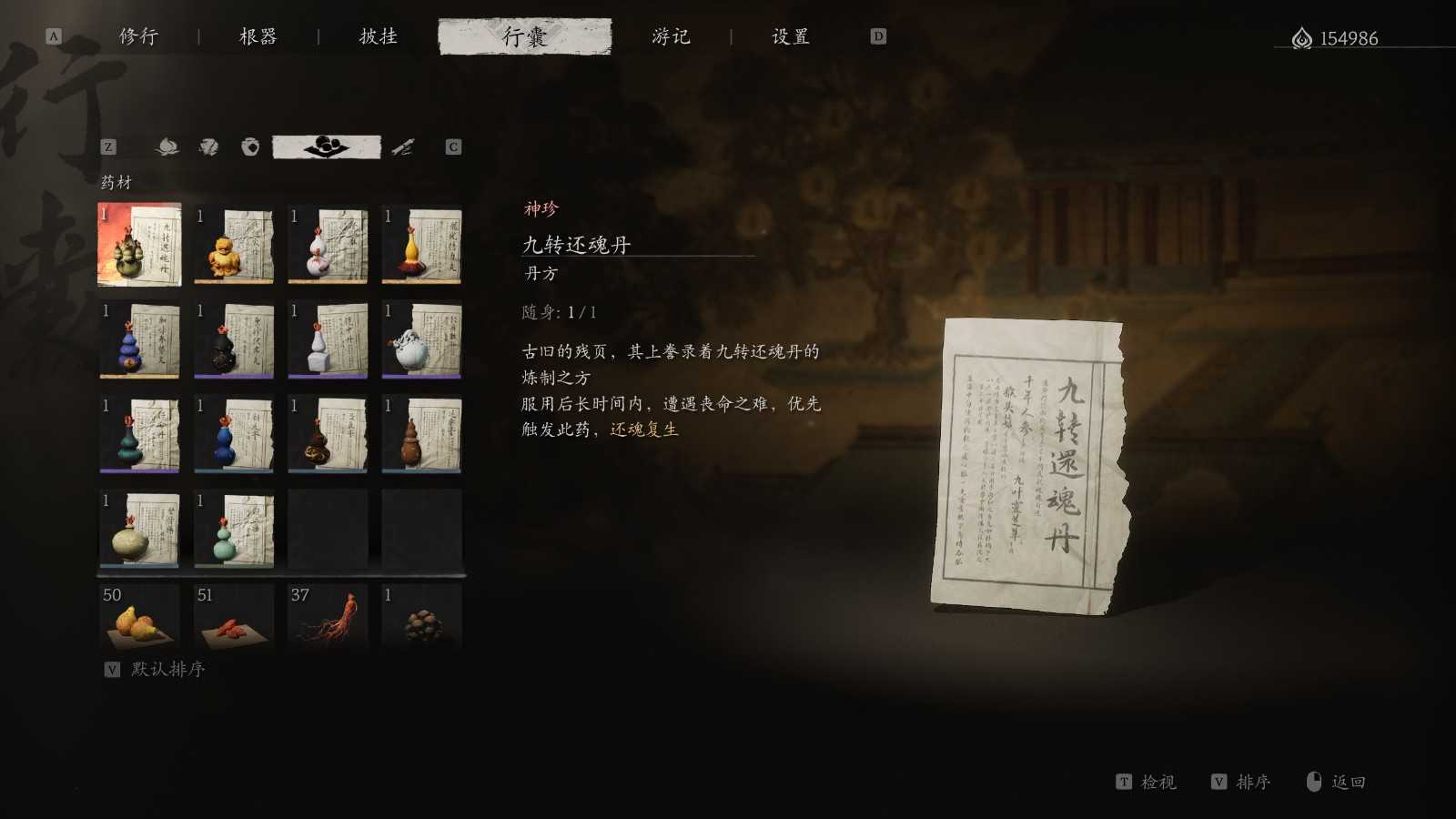Open the 设置 menu item
Screen dimensions: 1456x819
791,36
